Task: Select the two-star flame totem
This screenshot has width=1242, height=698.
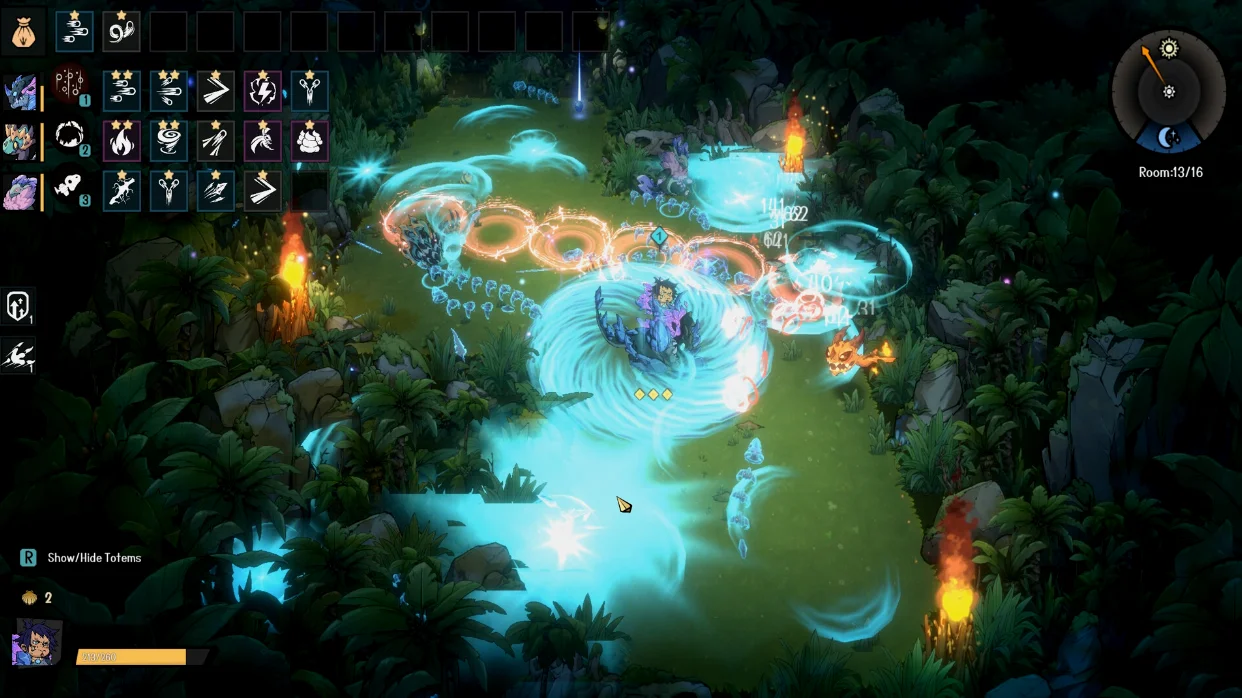Action: (x=122, y=141)
